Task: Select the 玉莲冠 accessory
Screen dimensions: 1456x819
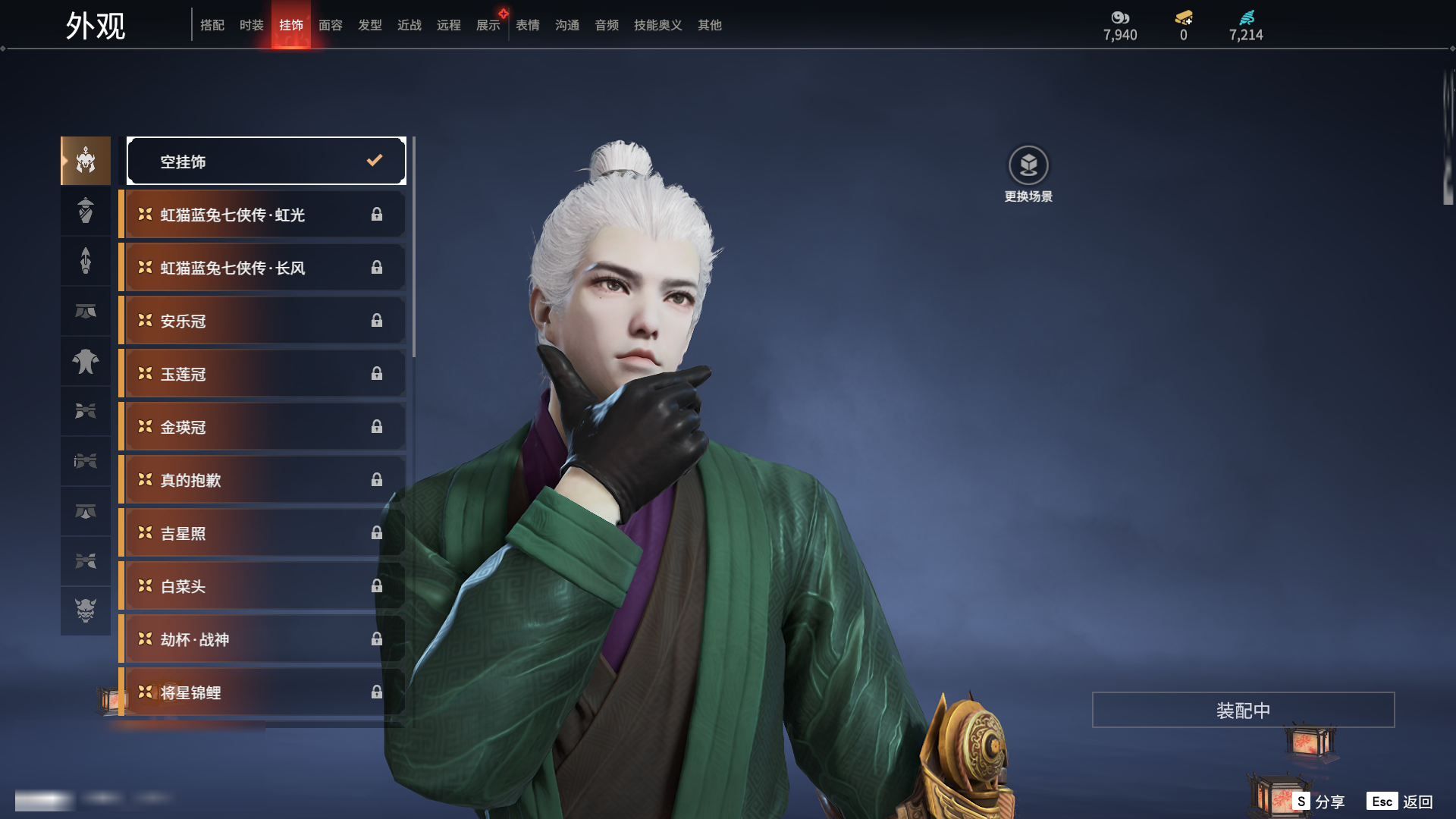Action: tap(262, 374)
